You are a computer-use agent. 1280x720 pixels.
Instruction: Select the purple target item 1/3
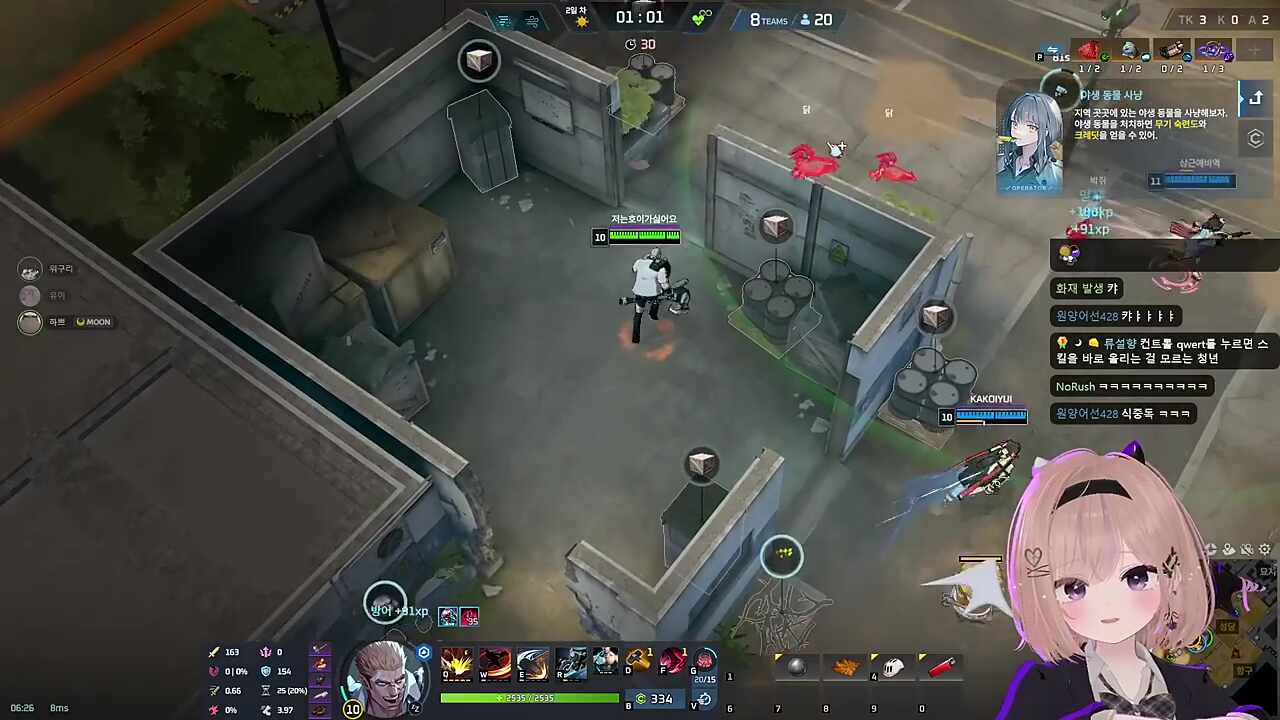1213,52
